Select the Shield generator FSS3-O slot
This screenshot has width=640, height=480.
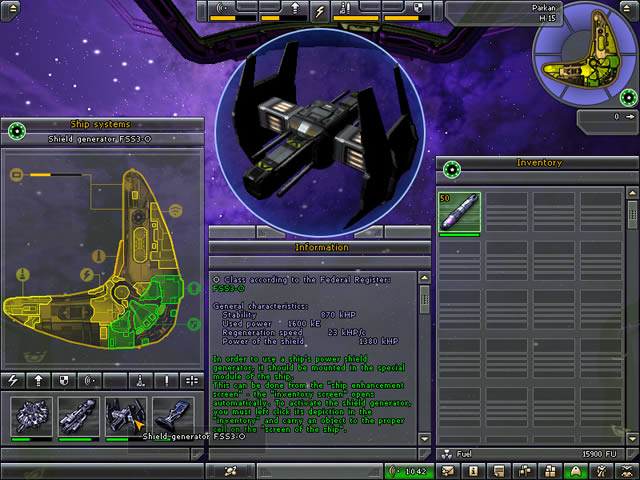[x=126, y=416]
